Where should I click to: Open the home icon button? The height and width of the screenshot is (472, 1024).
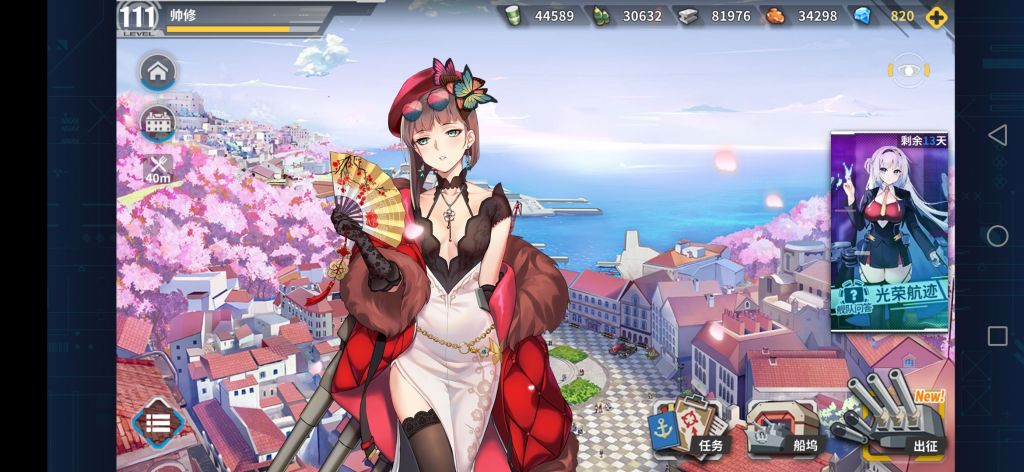point(157,72)
